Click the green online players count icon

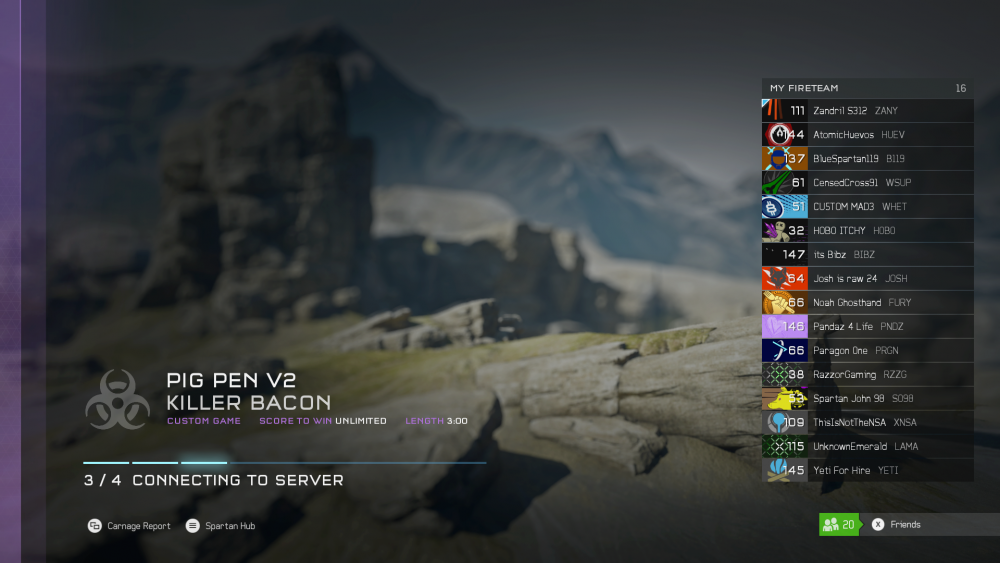pos(839,525)
